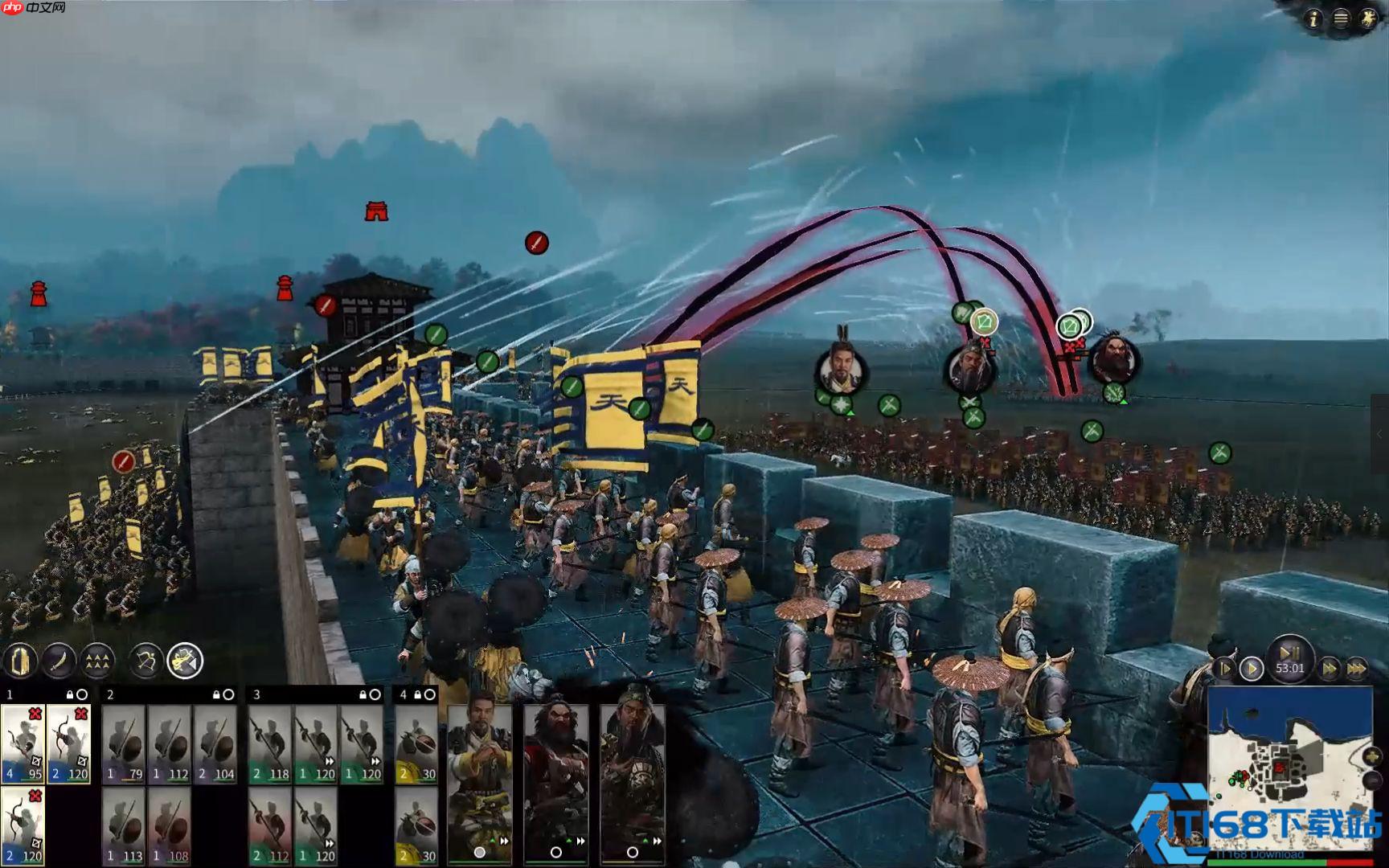Click the triangle formation ability icon

coord(97,661)
